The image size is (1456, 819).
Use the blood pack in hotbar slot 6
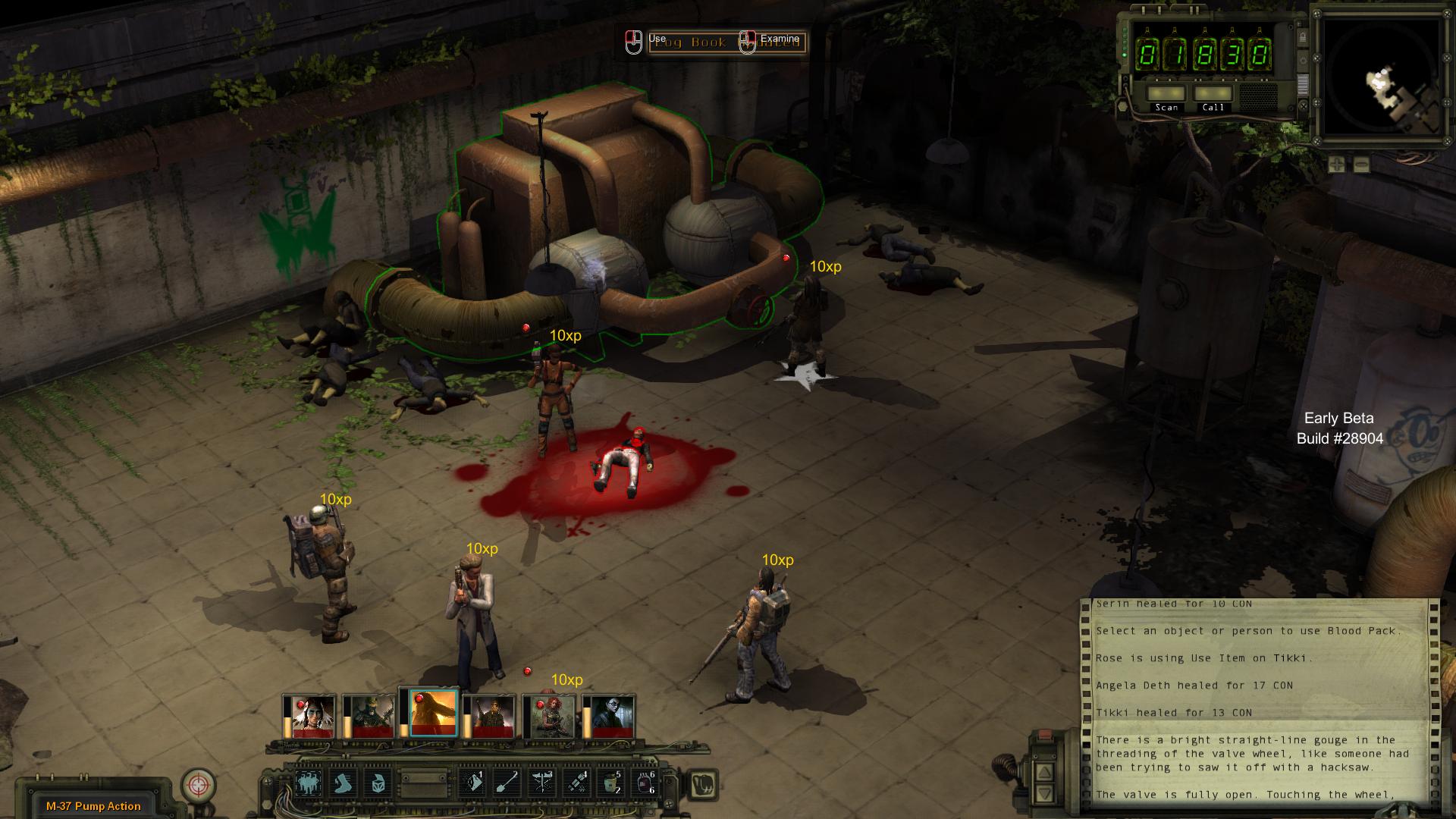click(645, 783)
